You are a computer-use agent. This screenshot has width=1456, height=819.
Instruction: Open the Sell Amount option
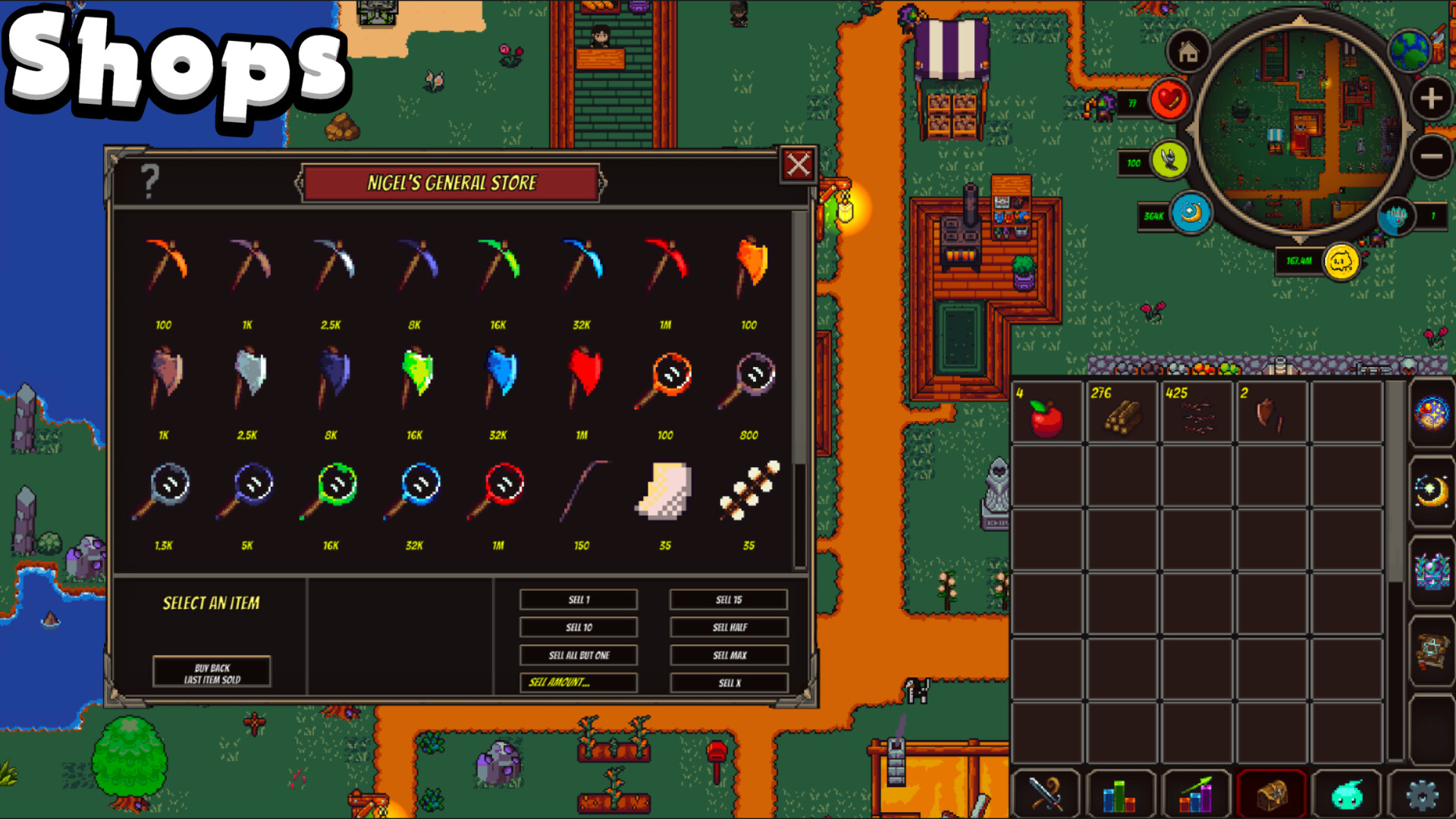578,682
